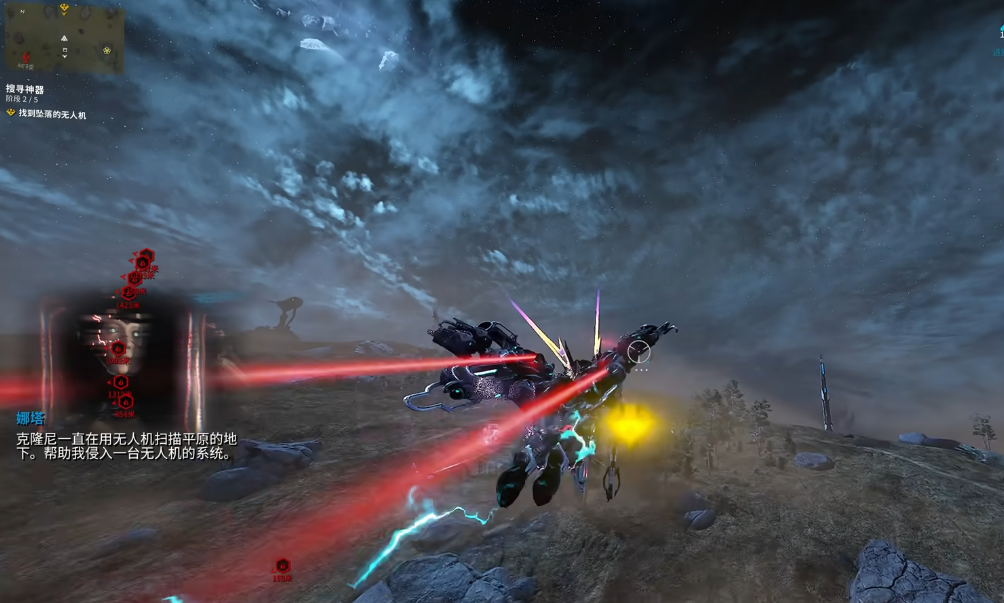Image resolution: width=1004 pixels, height=603 pixels.
Task: Open the minimap of the plains
Action: click(64, 38)
